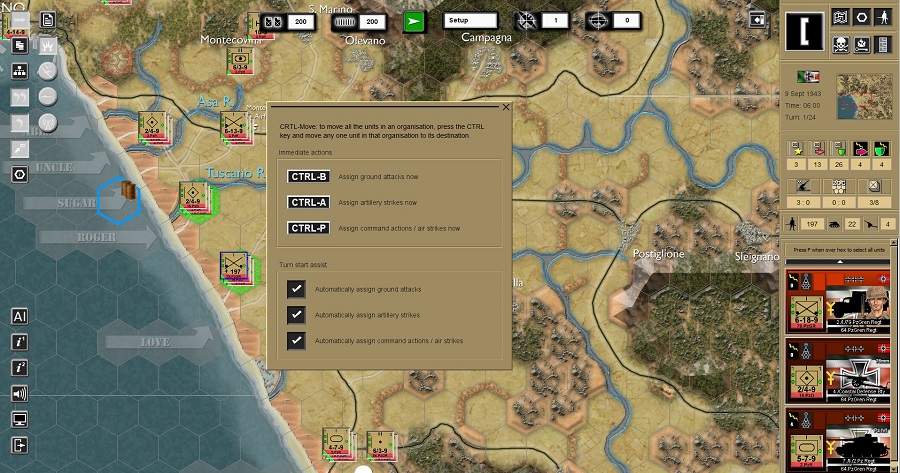Click the document icon in the left toolbar
The height and width of the screenshot is (473, 900).
[x=47, y=19]
